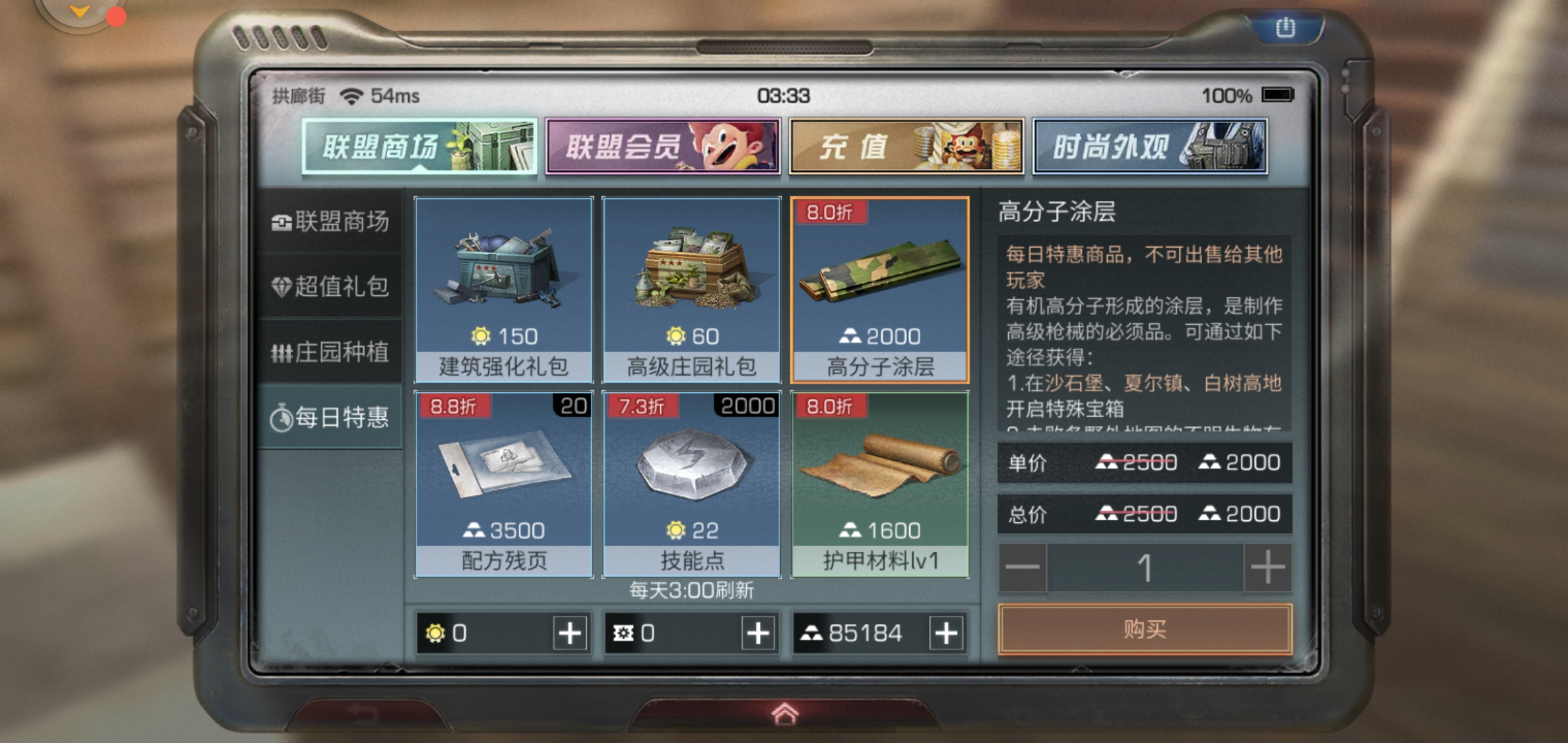The width and height of the screenshot is (1568, 743).
Task: Open the 每日特惠 daily deals panel
Action: (x=330, y=418)
